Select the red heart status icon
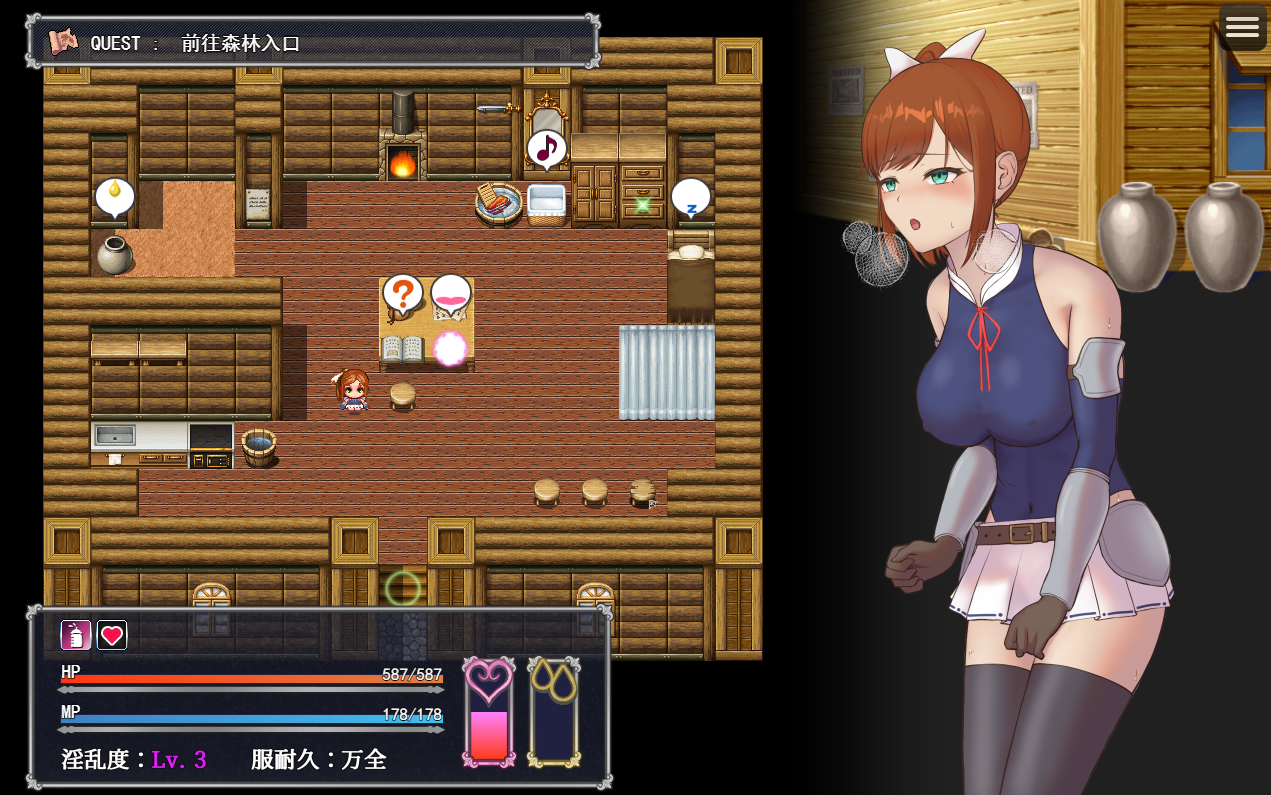Viewport: 1271px width, 795px height. [x=112, y=635]
